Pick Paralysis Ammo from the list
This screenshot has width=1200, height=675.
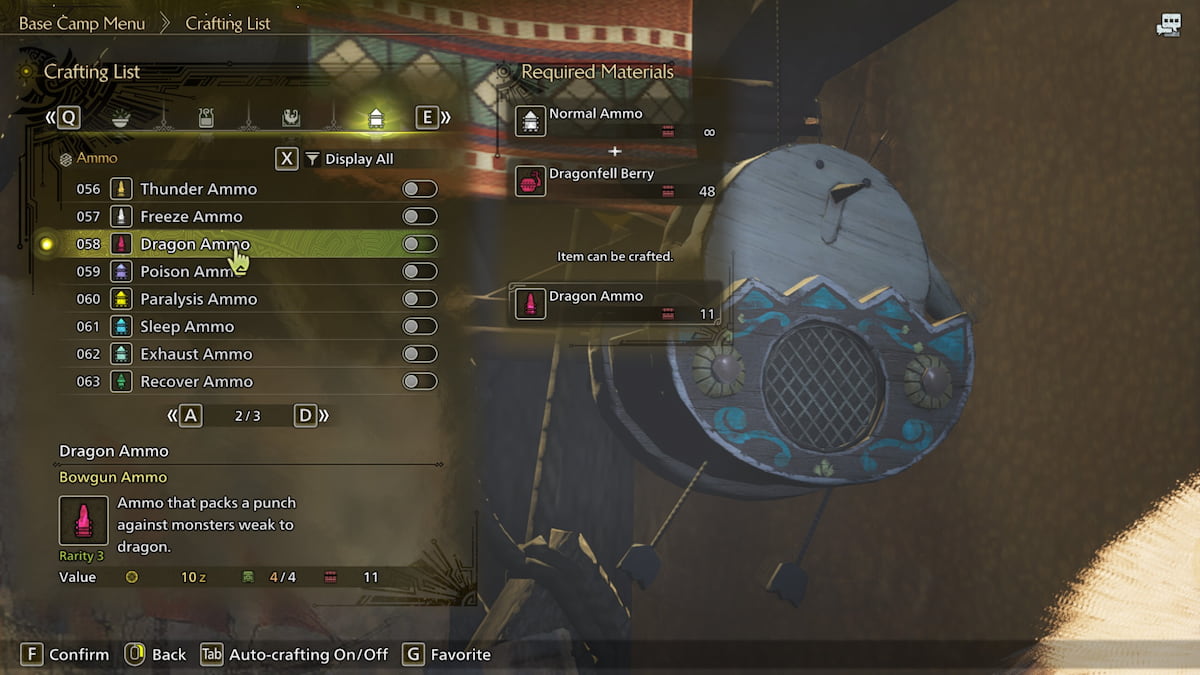tap(198, 299)
